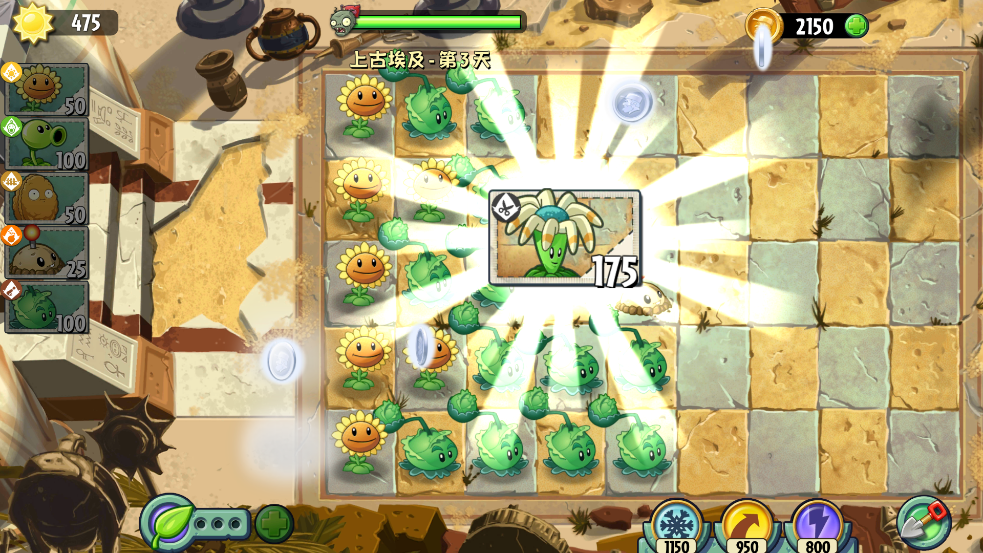Screen dimensions: 983x553
Task: Choose the Cabbage-pult seed packet
Action: click(x=47, y=306)
